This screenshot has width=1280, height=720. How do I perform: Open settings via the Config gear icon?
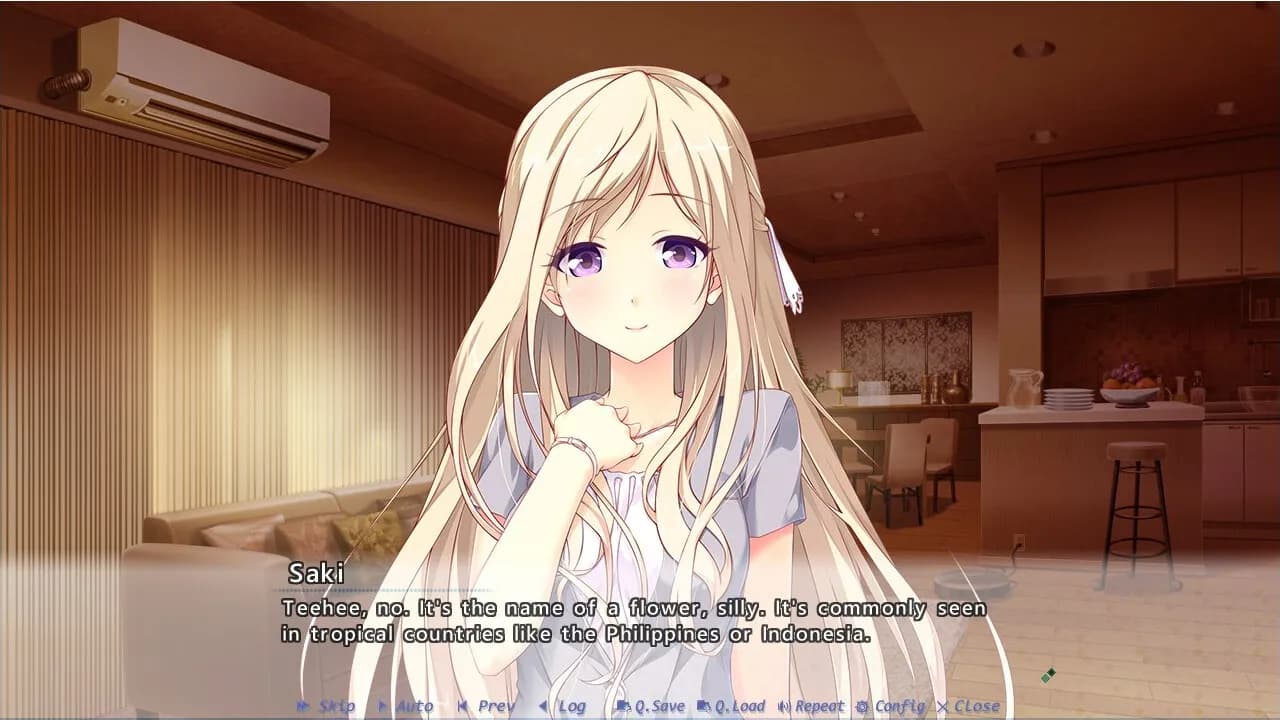tap(862, 705)
